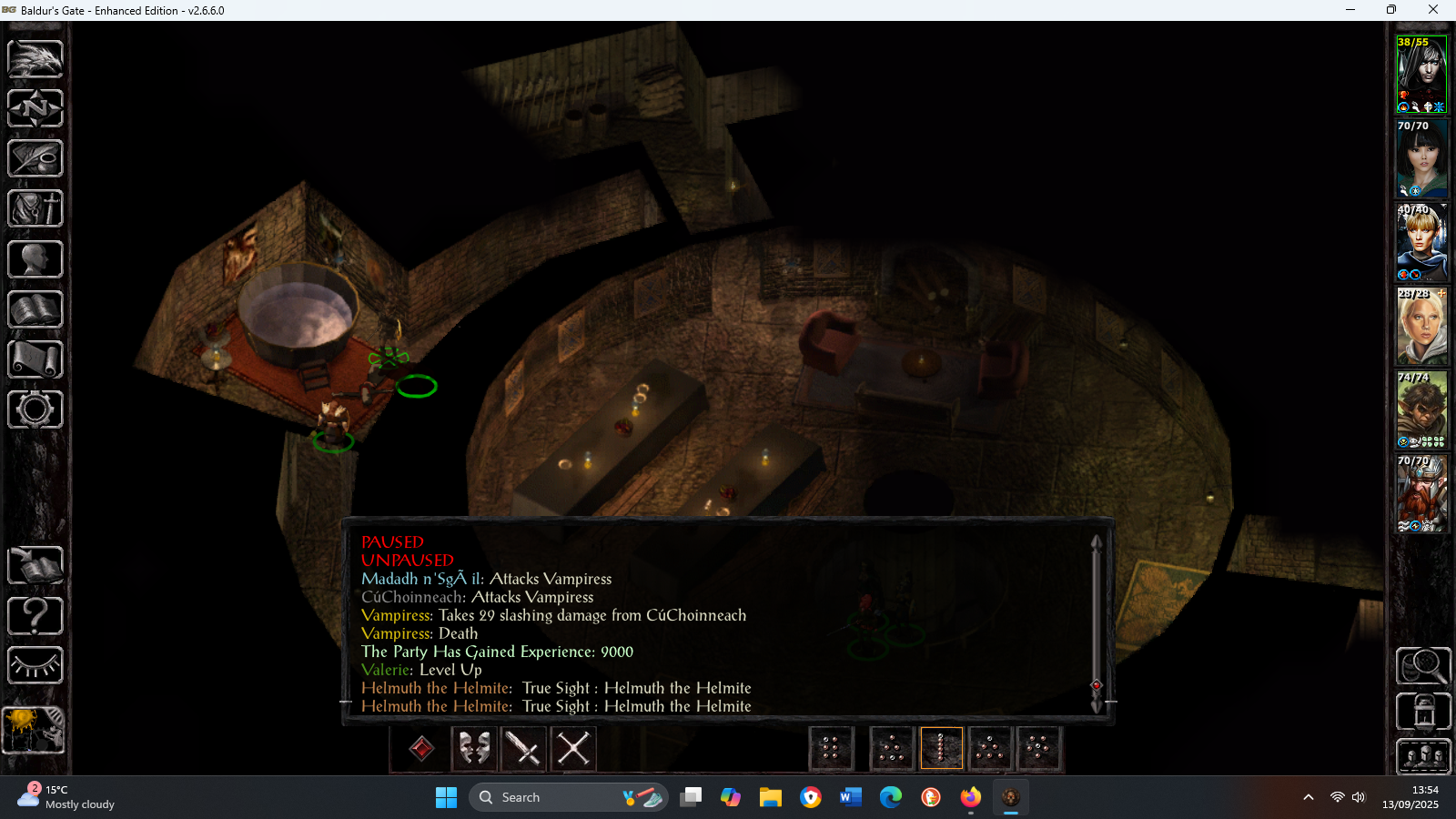Open the priest scroll icon

(35, 359)
